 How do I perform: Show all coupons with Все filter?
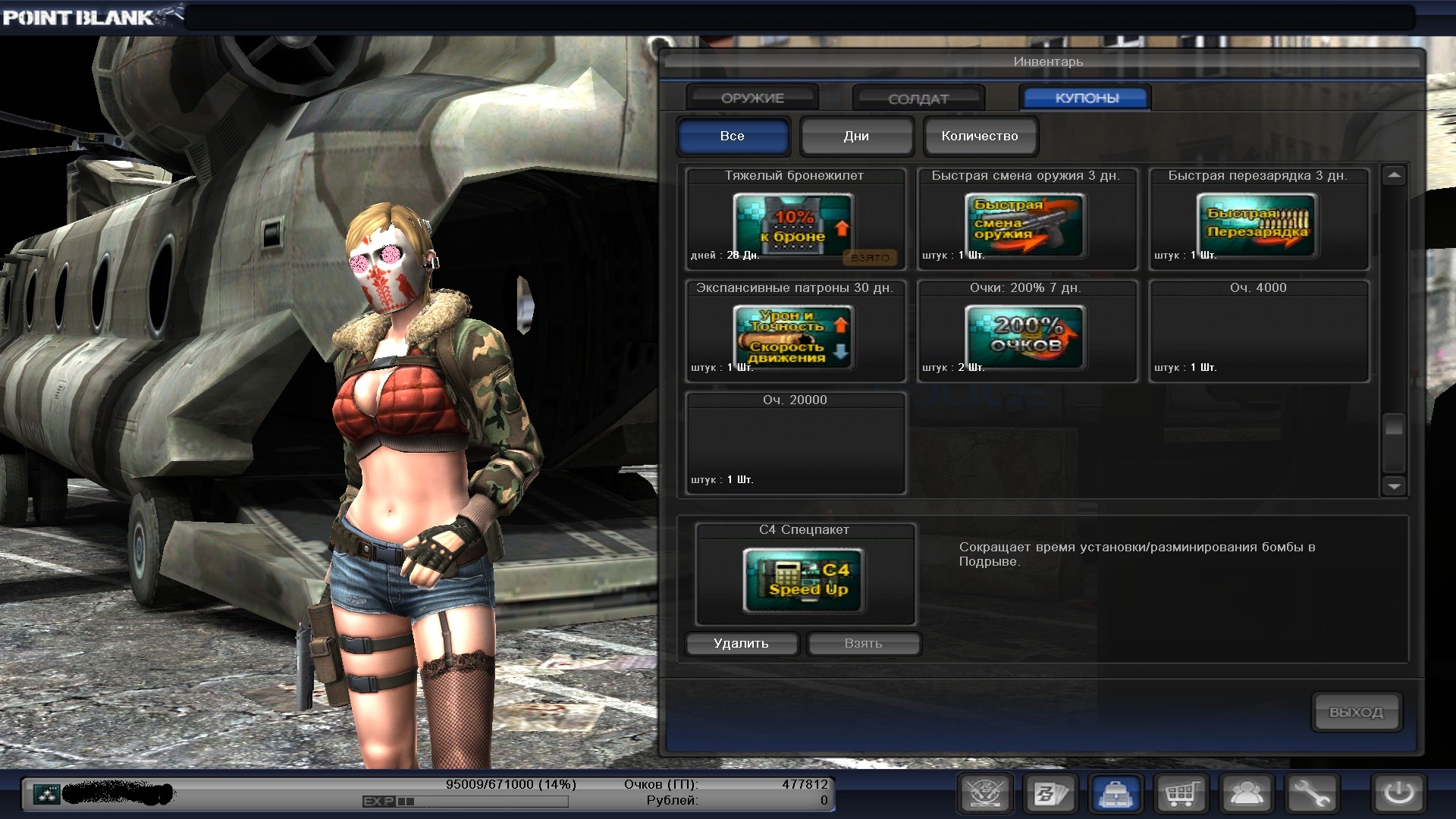tap(733, 136)
